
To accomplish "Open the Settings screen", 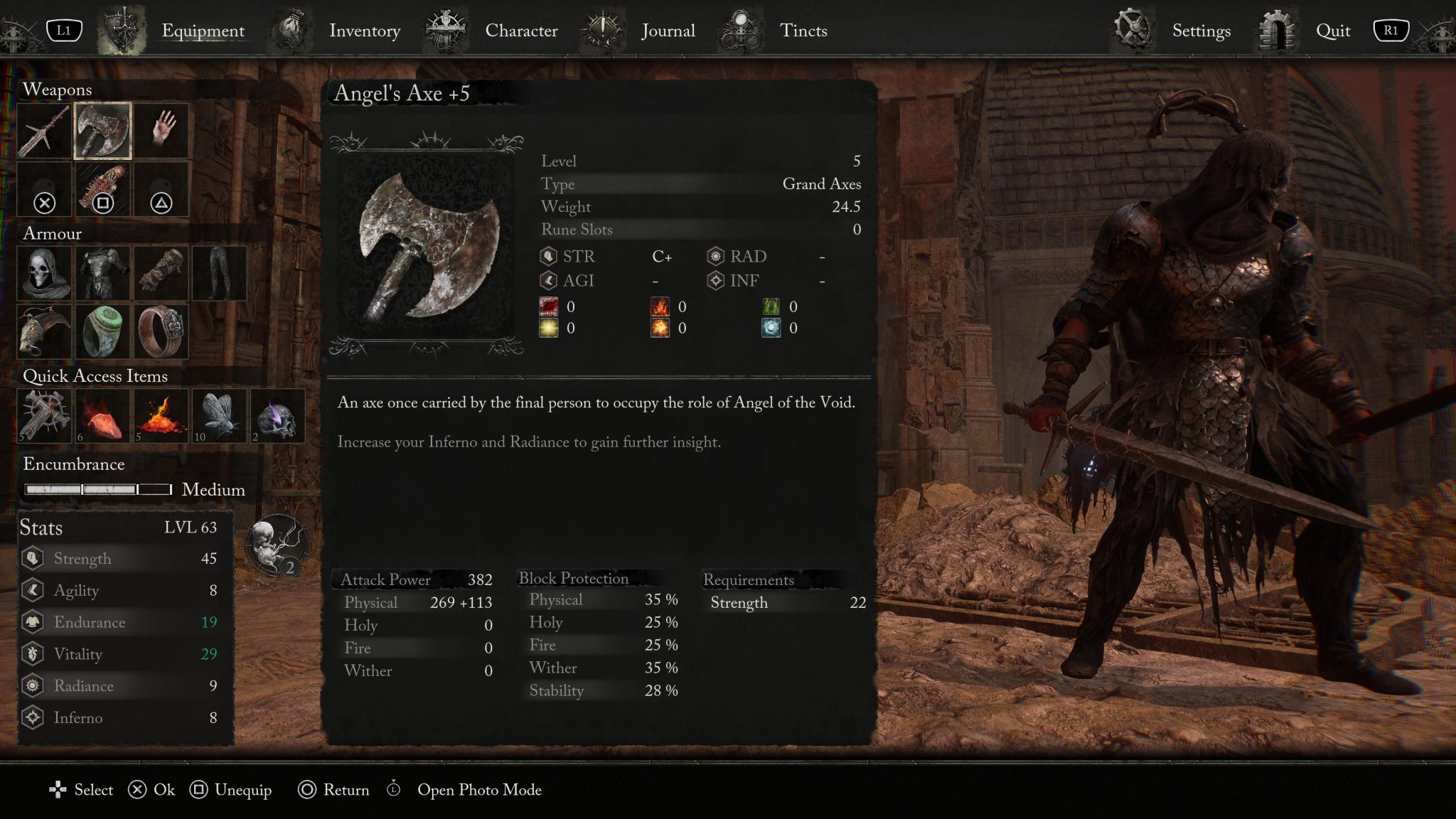I will click(1200, 31).
